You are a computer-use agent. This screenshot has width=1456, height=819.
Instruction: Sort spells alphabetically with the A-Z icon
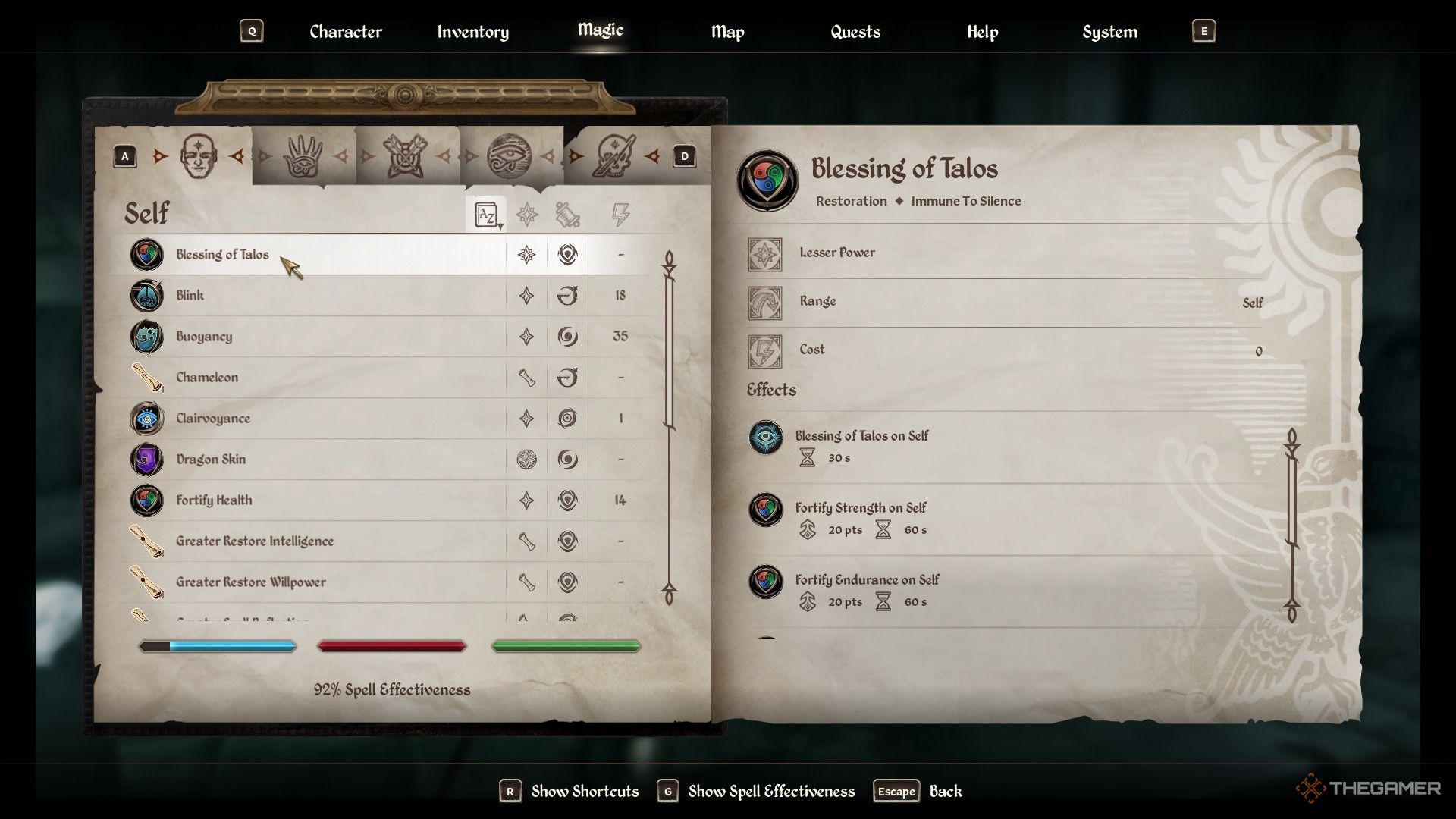486,214
